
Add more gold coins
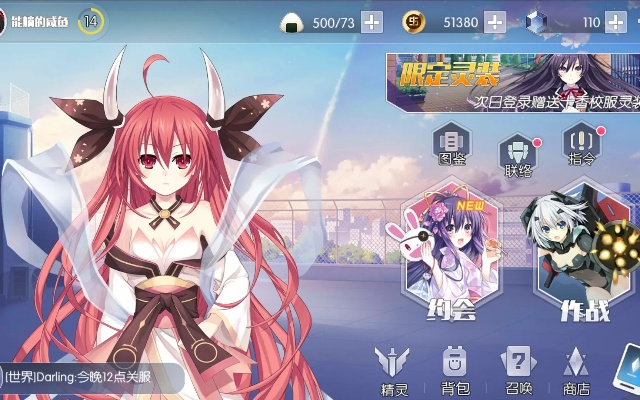[494, 22]
